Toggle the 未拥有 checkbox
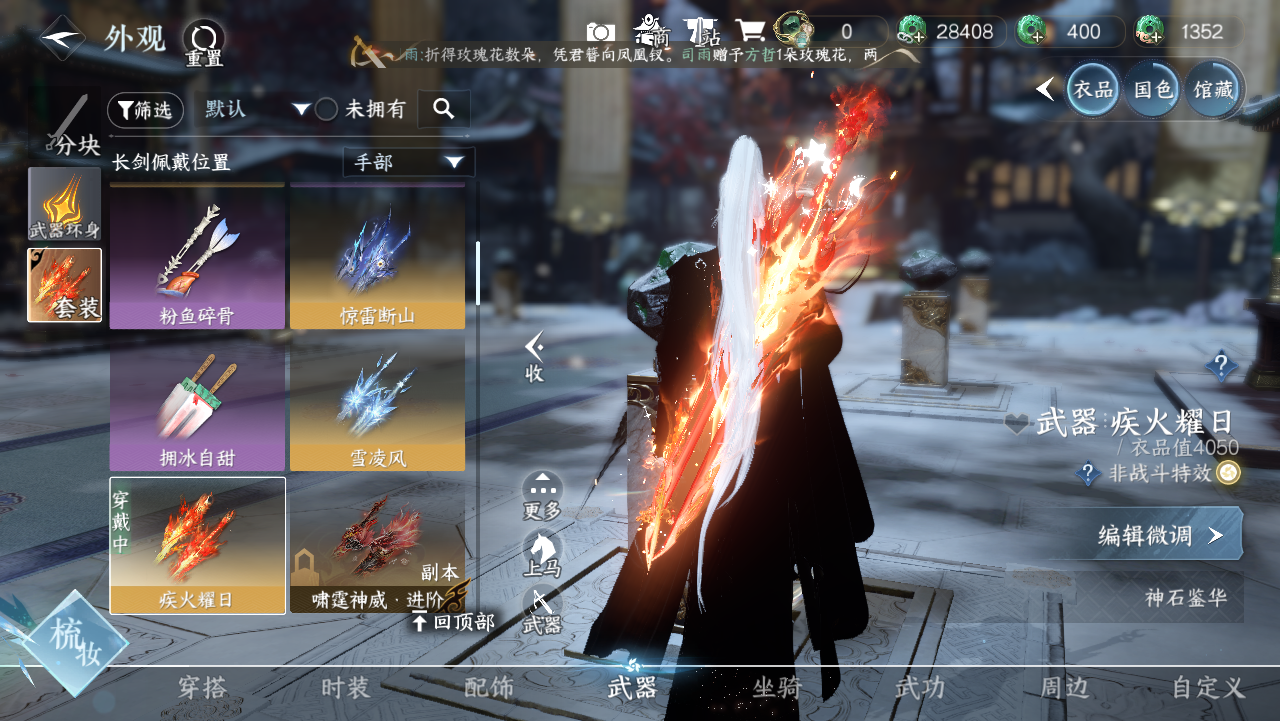Screen dimensions: 1280x721 pyautogui.click(x=327, y=110)
